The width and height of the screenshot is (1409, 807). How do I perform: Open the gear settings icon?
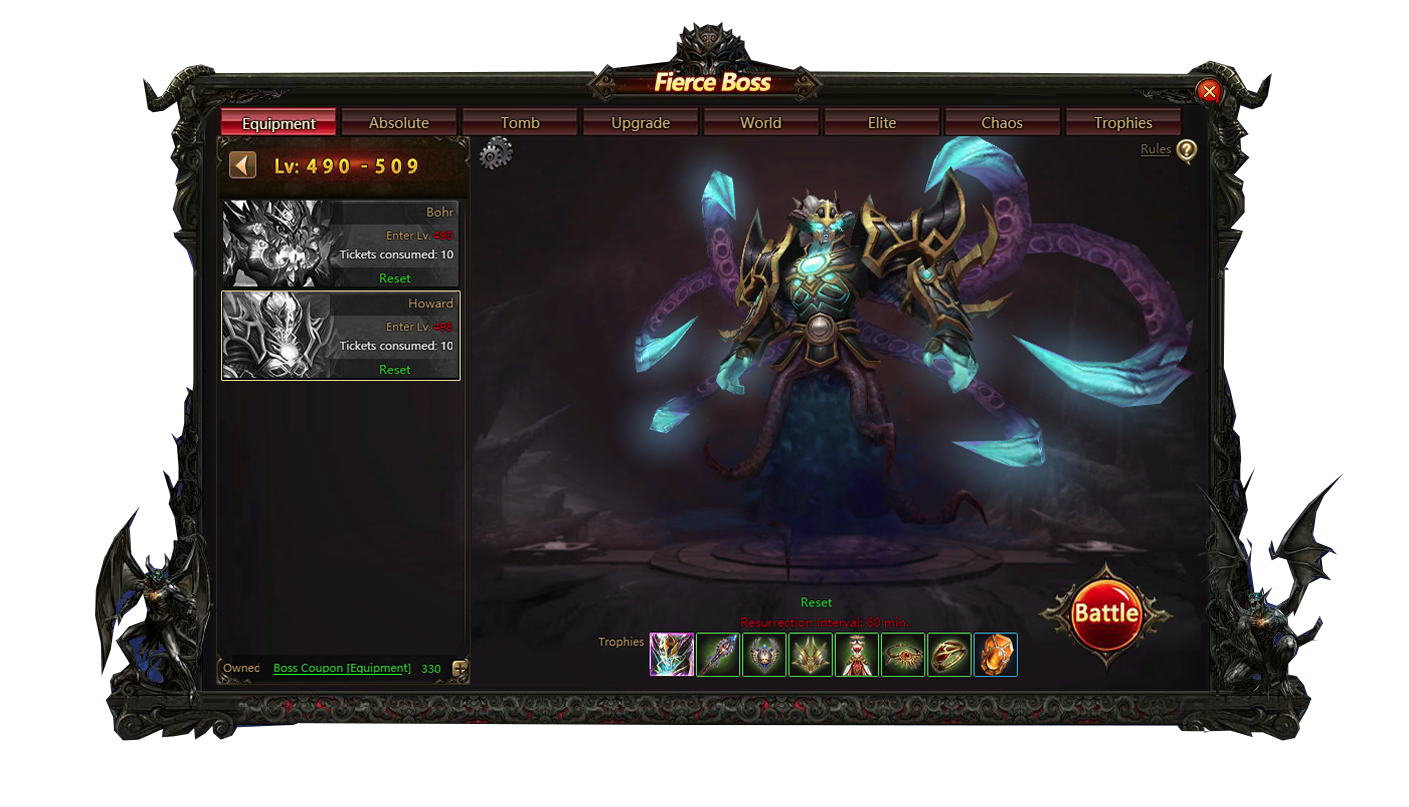(495, 154)
